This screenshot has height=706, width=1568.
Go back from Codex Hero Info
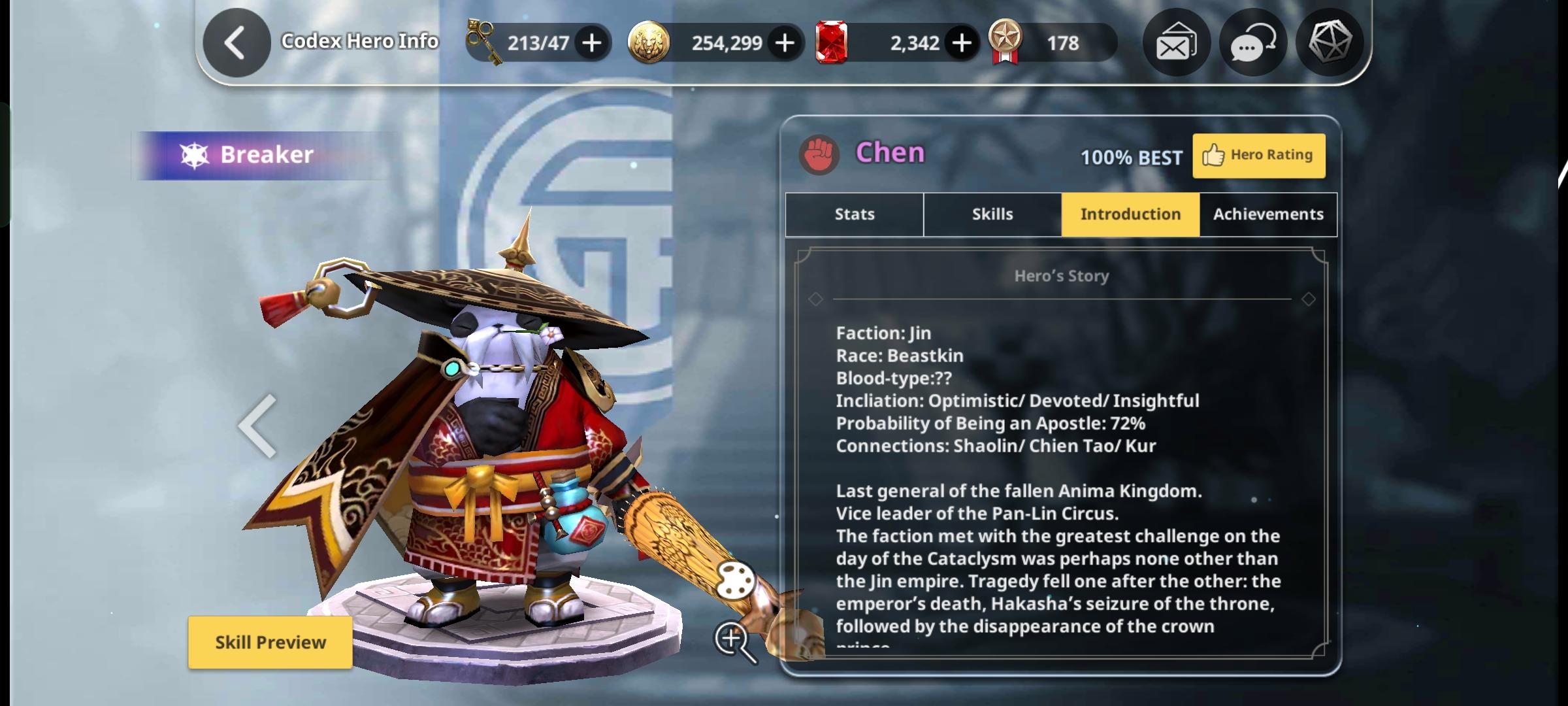[237, 43]
